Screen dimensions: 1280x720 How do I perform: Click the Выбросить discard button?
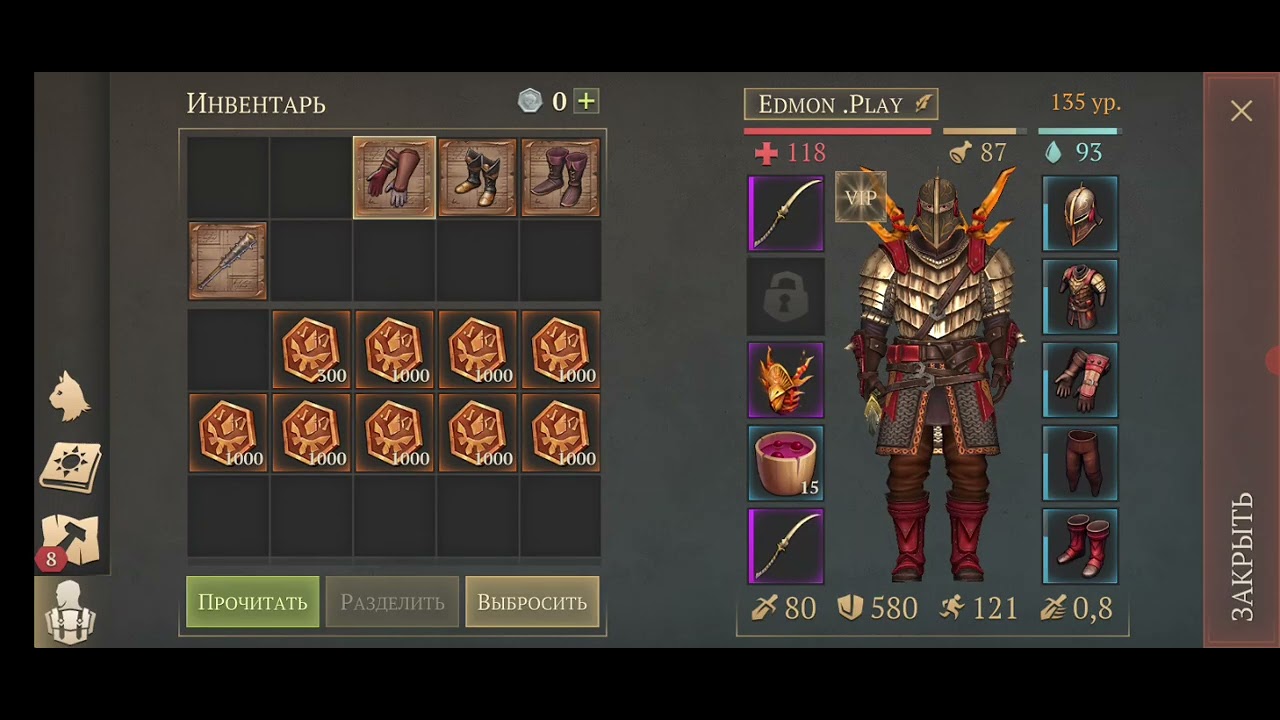pos(532,602)
